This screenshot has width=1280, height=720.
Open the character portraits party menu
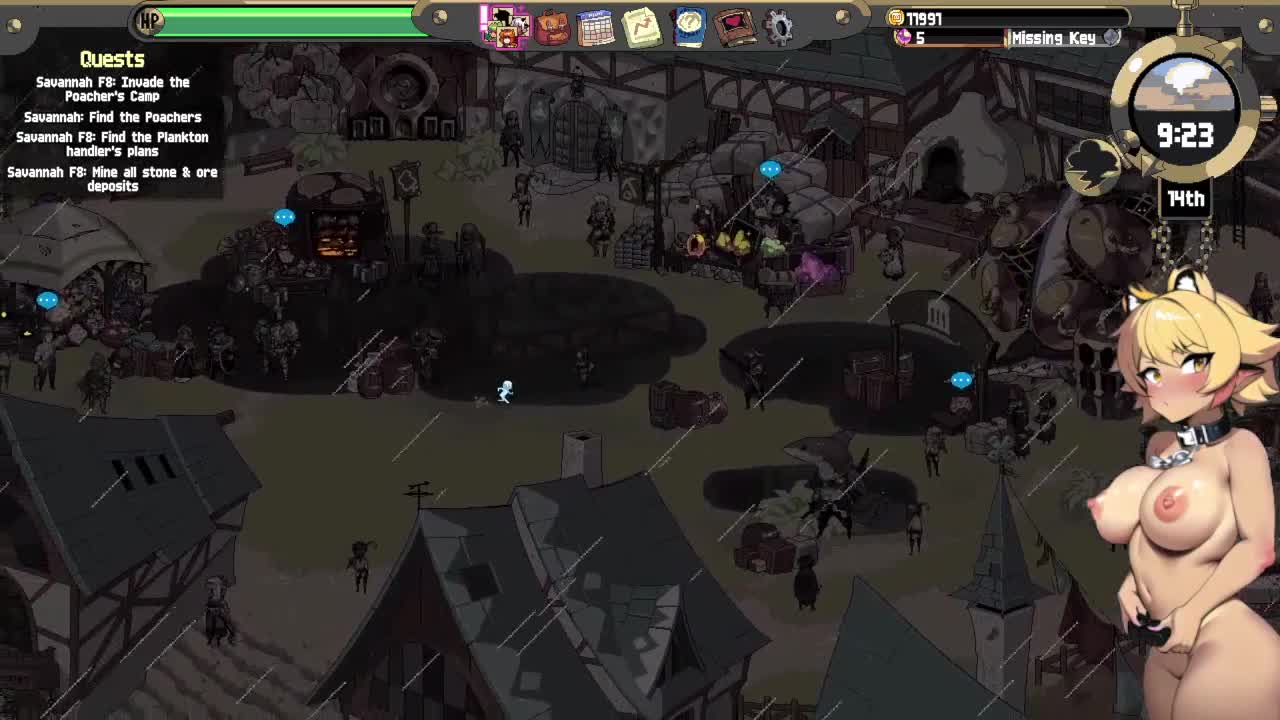505,26
